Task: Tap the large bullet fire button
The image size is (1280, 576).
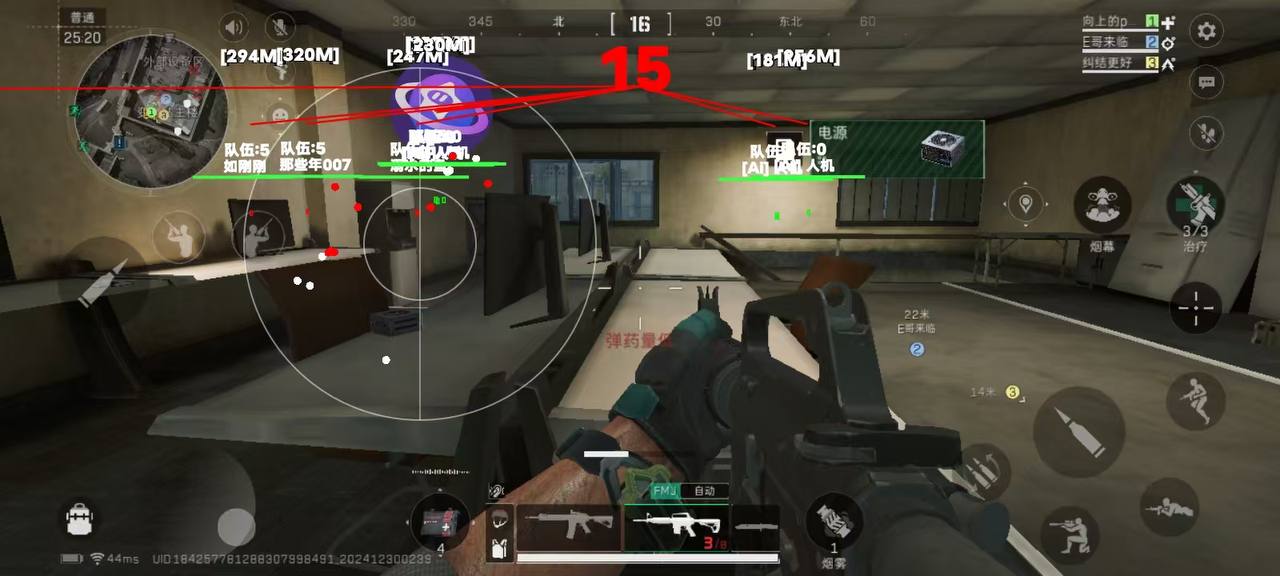Action: click(1078, 431)
